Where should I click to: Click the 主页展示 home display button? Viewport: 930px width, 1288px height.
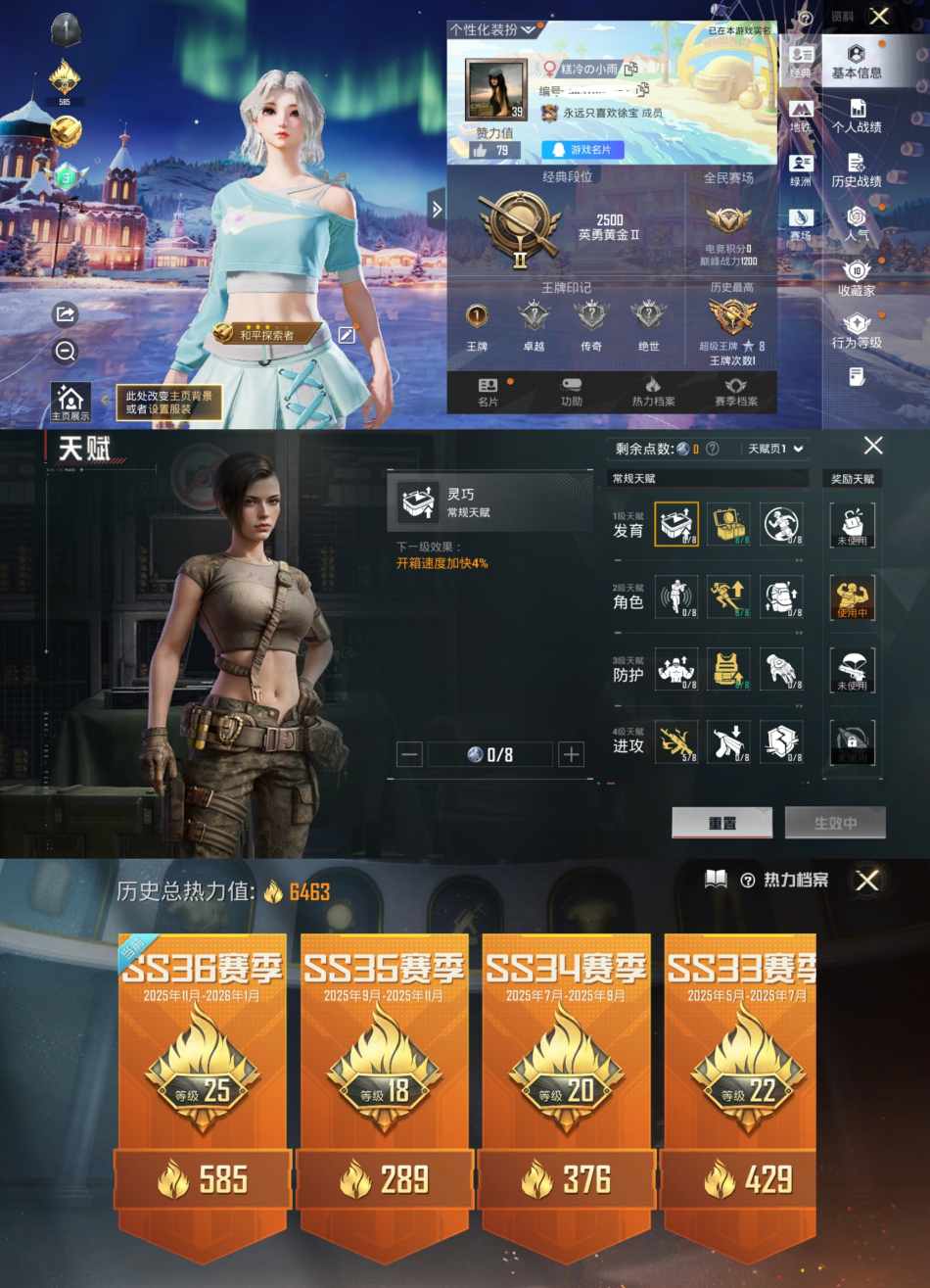(x=70, y=403)
